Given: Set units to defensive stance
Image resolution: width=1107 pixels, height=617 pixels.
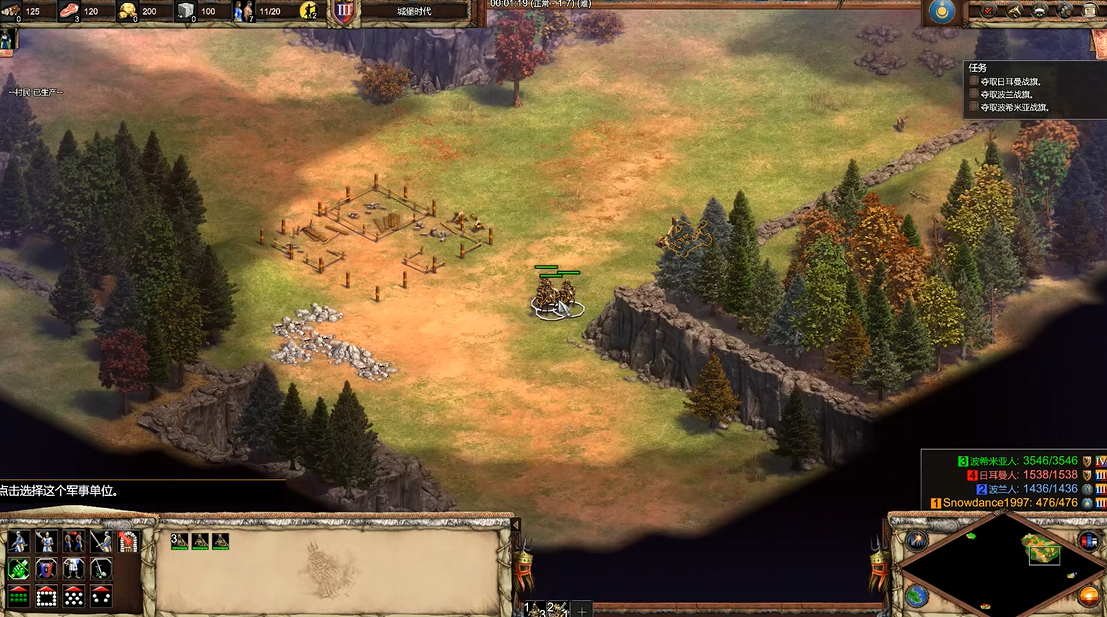Looking at the screenshot, I should click(46, 542).
